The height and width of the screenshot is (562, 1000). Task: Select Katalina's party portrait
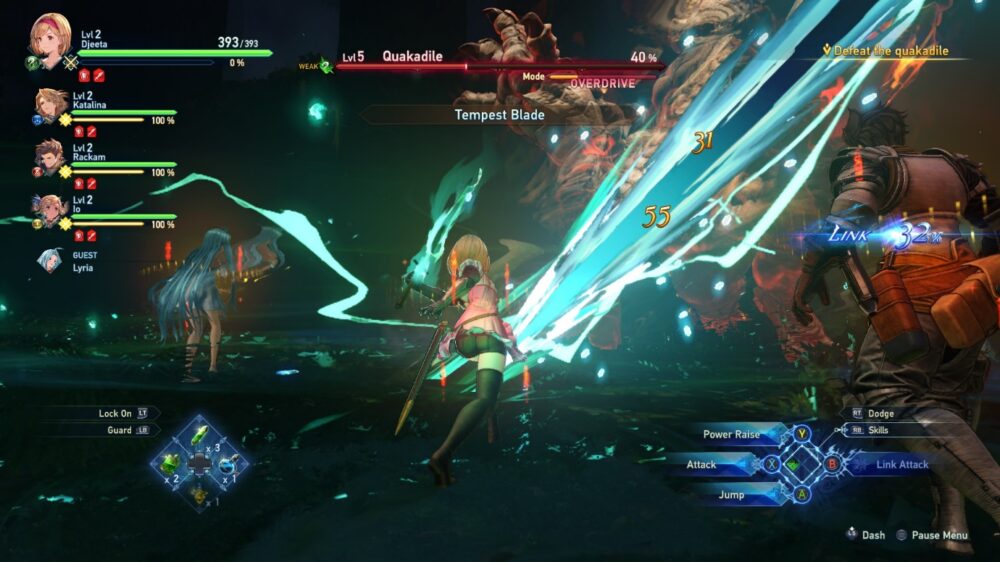click(52, 105)
